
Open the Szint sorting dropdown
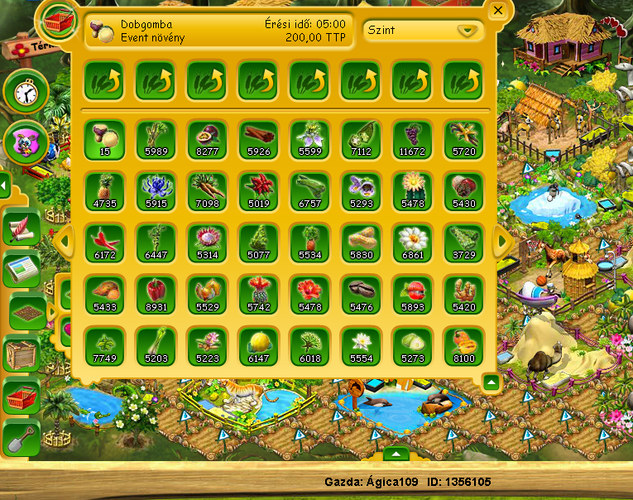pyautogui.click(x=418, y=30)
